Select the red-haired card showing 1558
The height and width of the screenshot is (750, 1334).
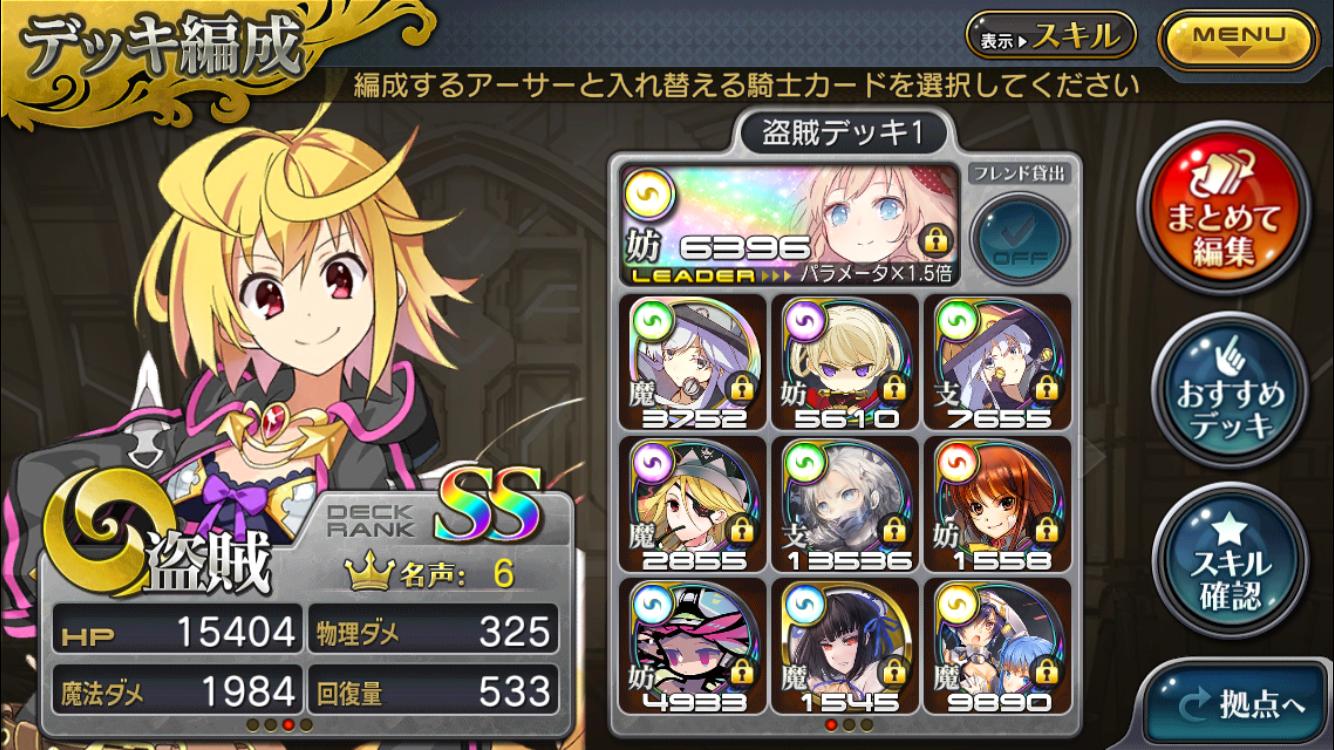[x=996, y=504]
